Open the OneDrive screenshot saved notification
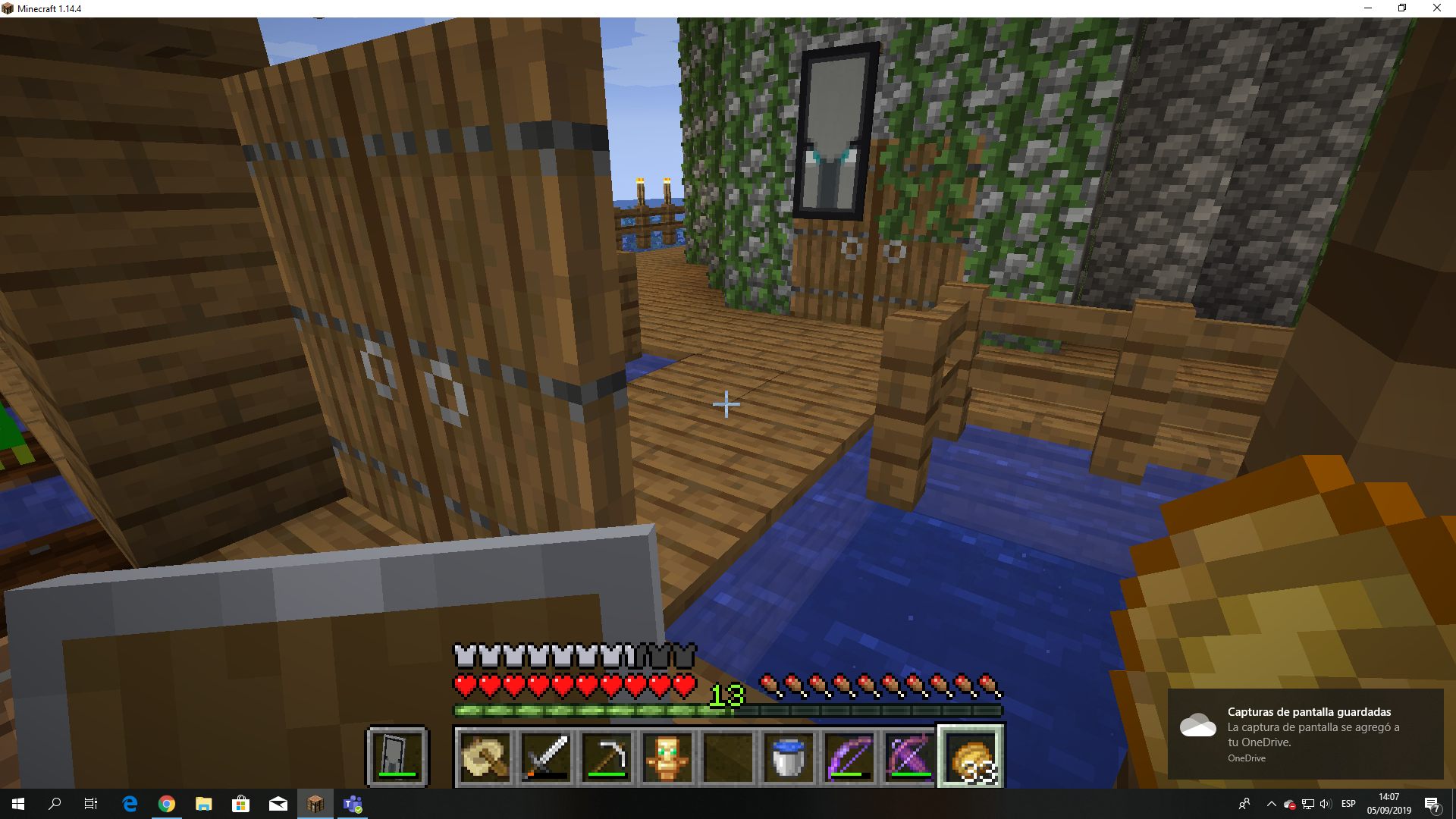The height and width of the screenshot is (819, 1456). tap(1305, 733)
